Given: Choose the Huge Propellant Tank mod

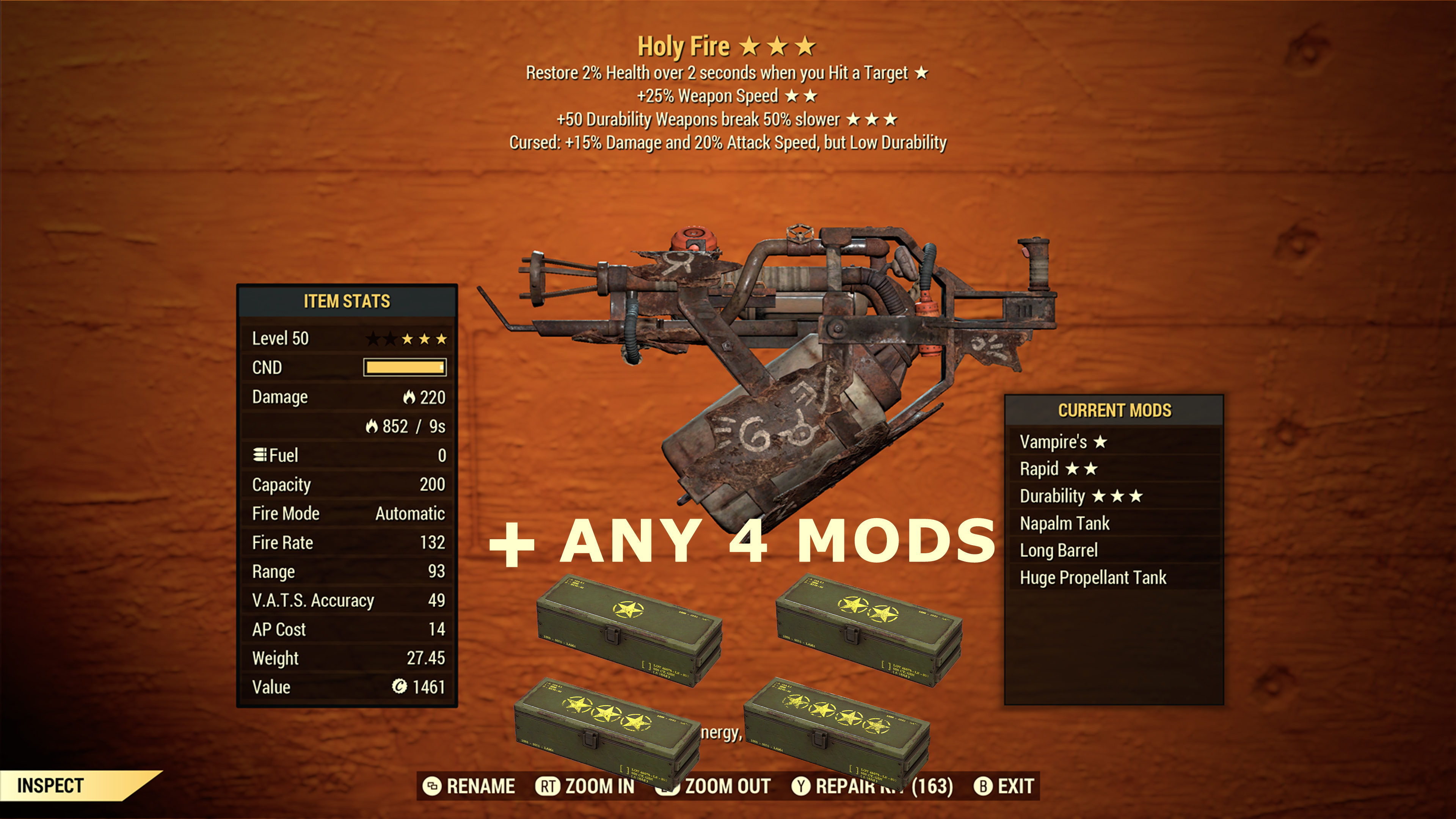Looking at the screenshot, I should point(1092,577).
